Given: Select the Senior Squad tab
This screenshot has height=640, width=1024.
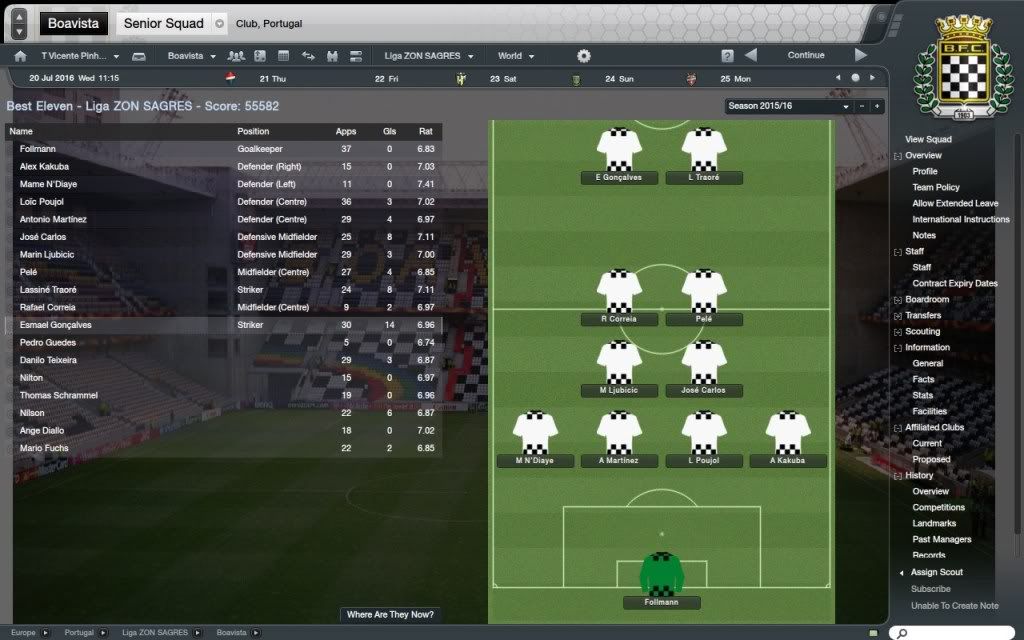Looking at the screenshot, I should (164, 23).
